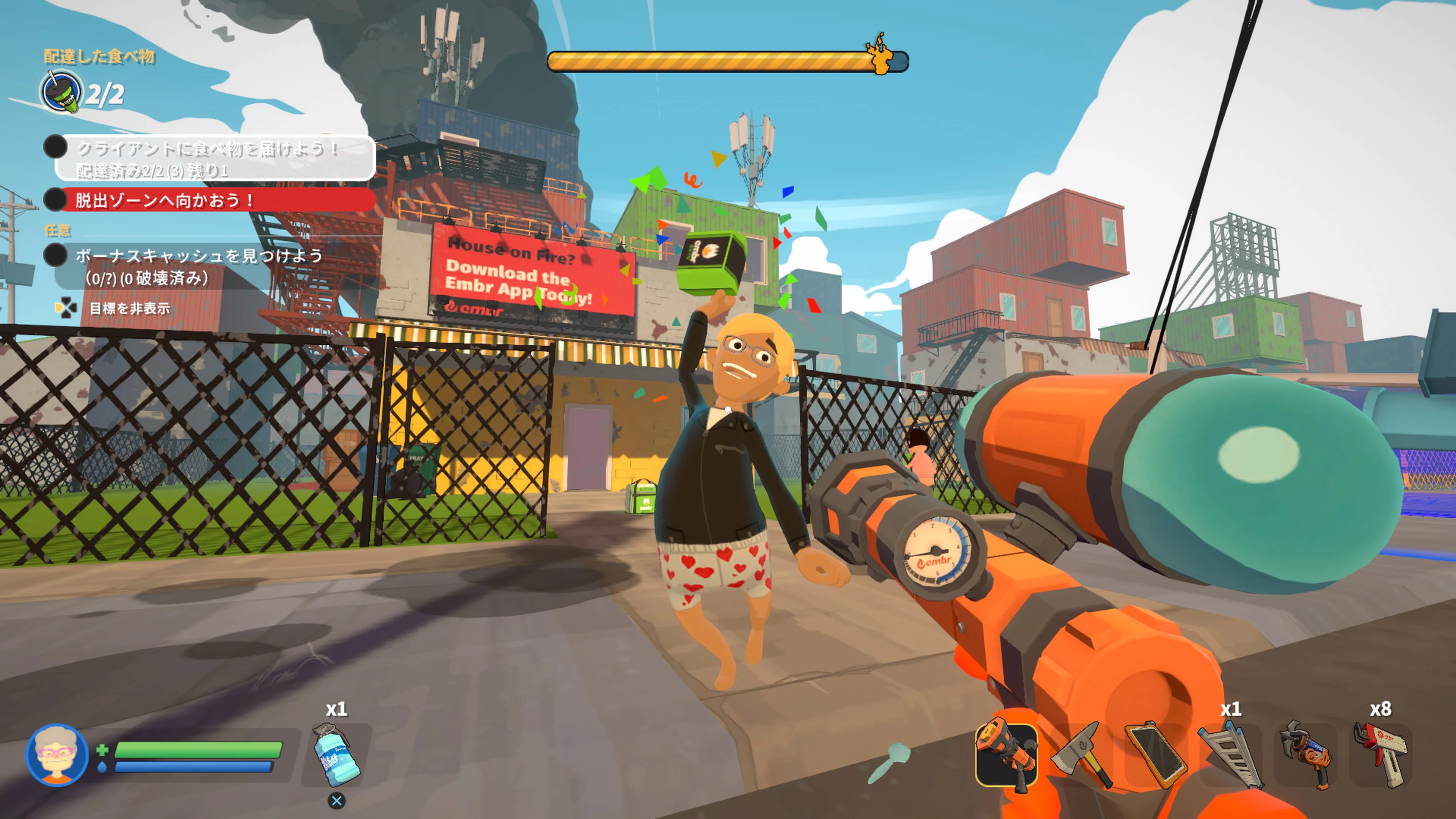This screenshot has width=1456, height=819.
Task: Collapse the 配達した食べ物 tracker
Action: [93, 56]
